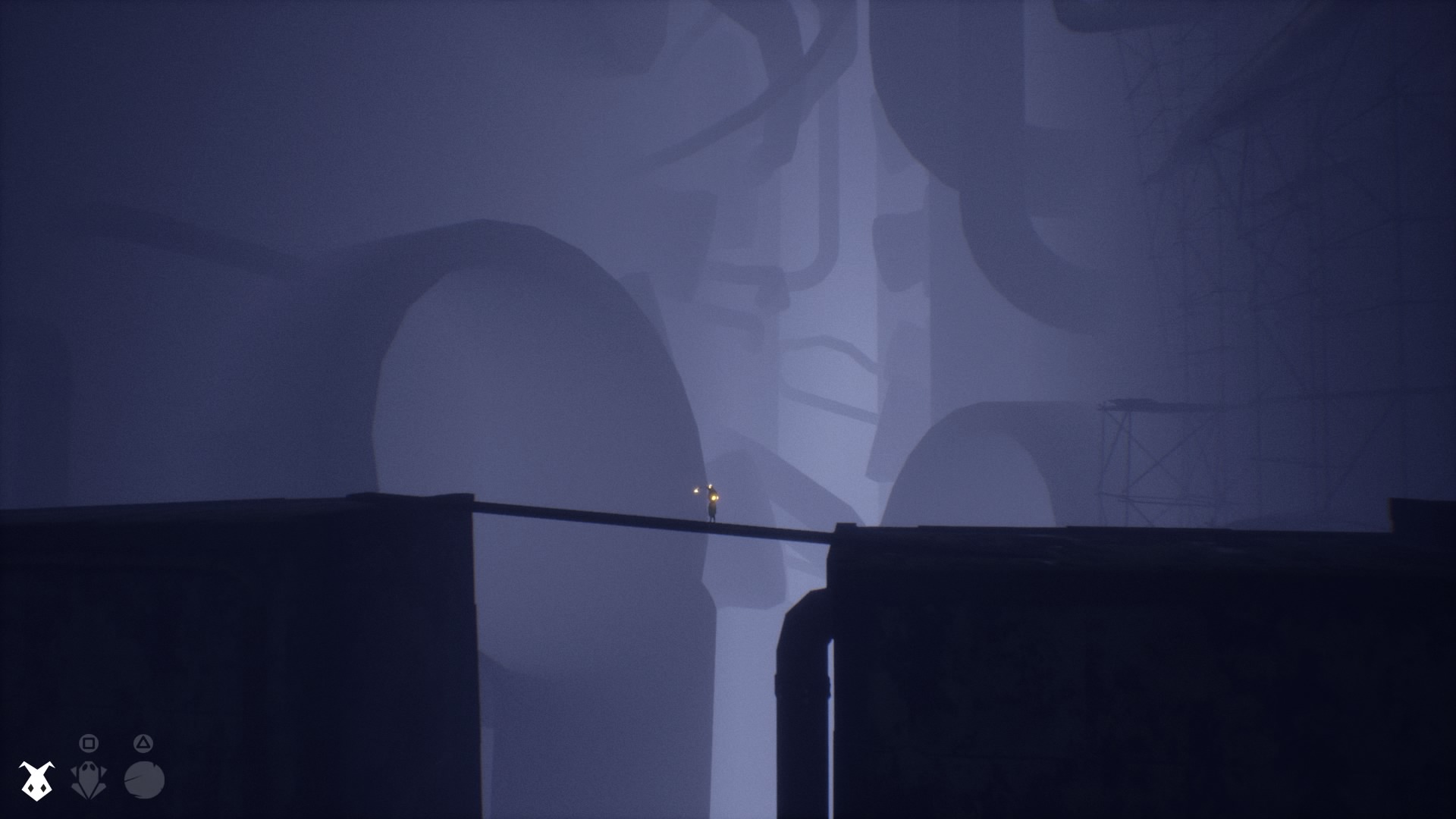
Task: Click the character carrying the lantern
Action: tap(713, 510)
